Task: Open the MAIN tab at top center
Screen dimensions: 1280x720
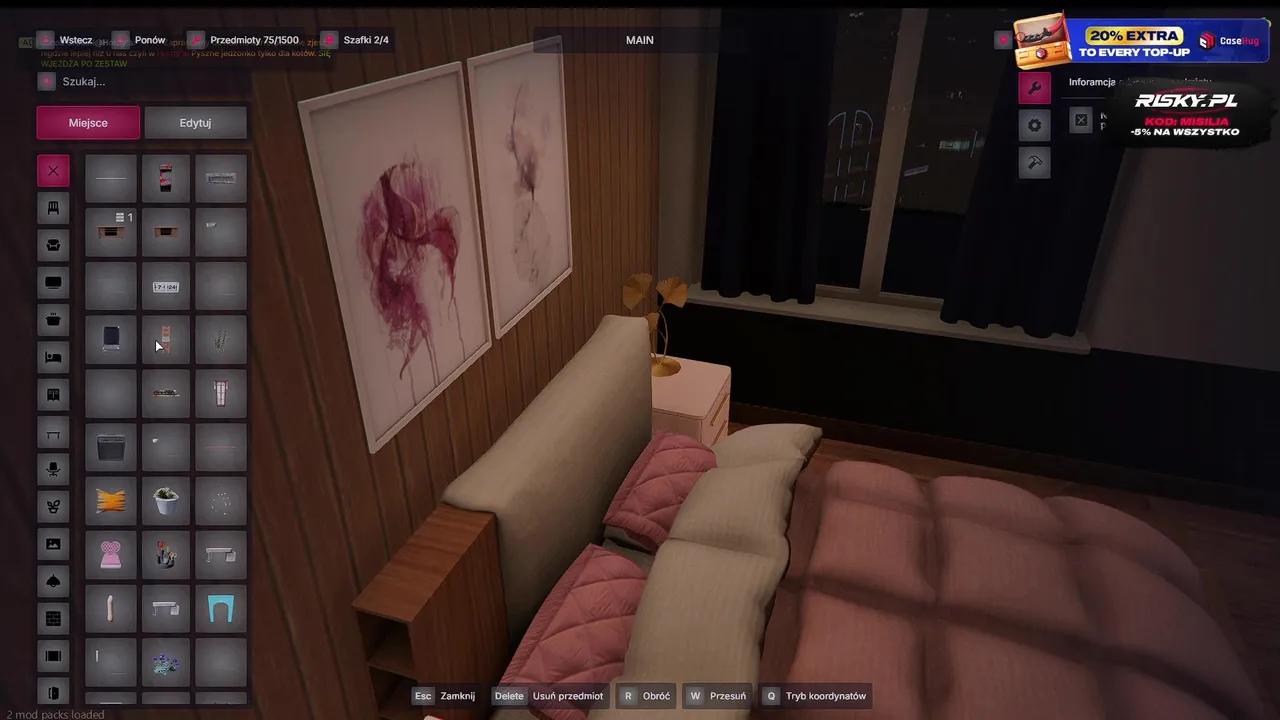Action: [x=639, y=40]
